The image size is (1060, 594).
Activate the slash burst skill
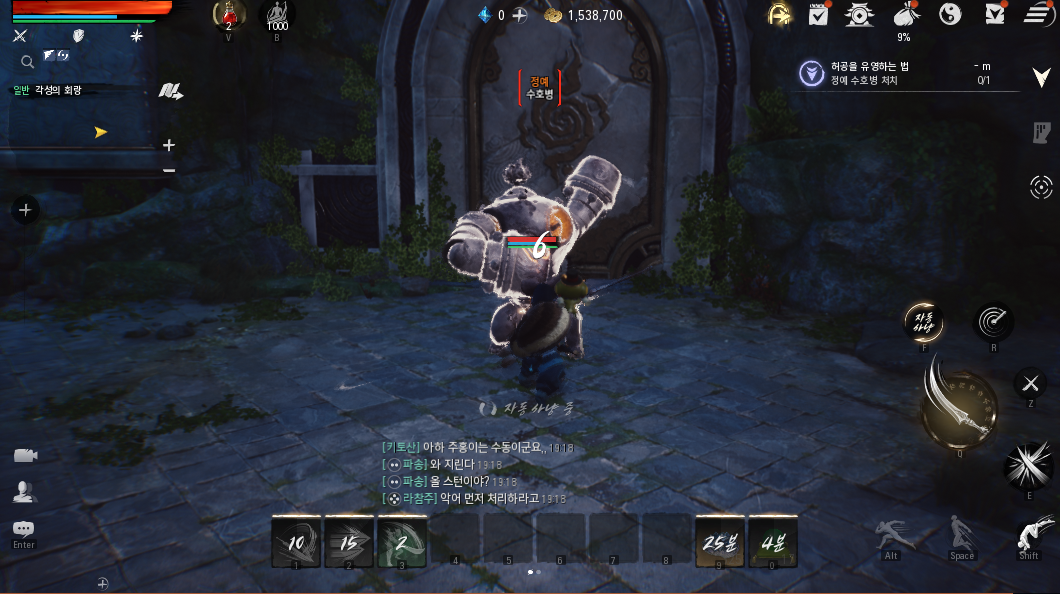point(1028,466)
